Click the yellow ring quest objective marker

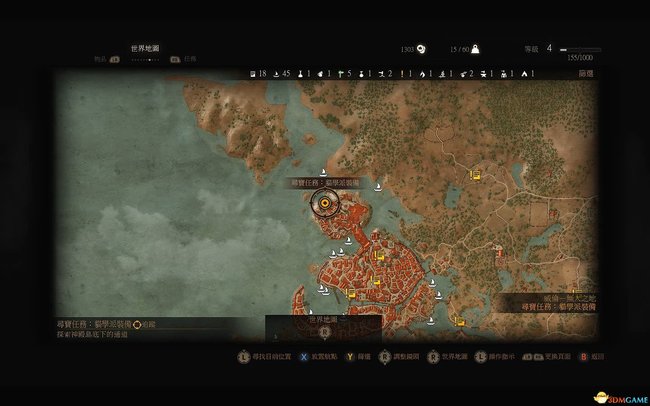[x=325, y=205]
